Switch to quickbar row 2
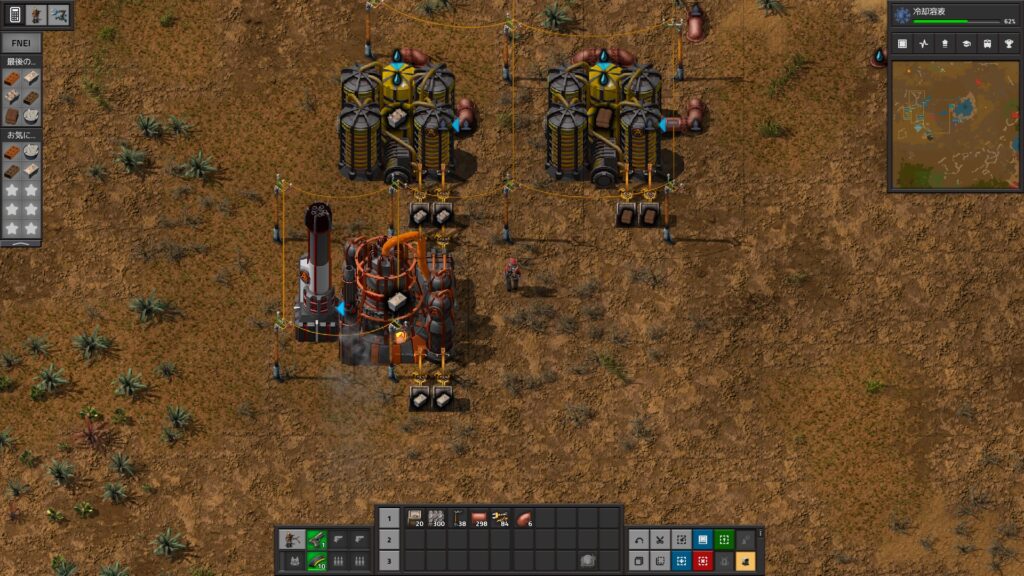This screenshot has width=1024, height=576. pyautogui.click(x=389, y=539)
